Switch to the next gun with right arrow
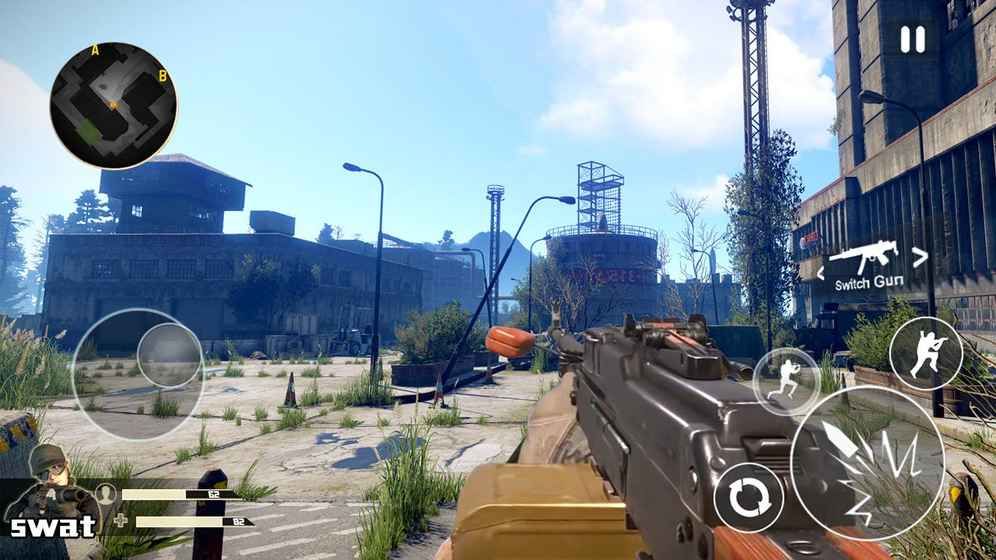 (920, 256)
